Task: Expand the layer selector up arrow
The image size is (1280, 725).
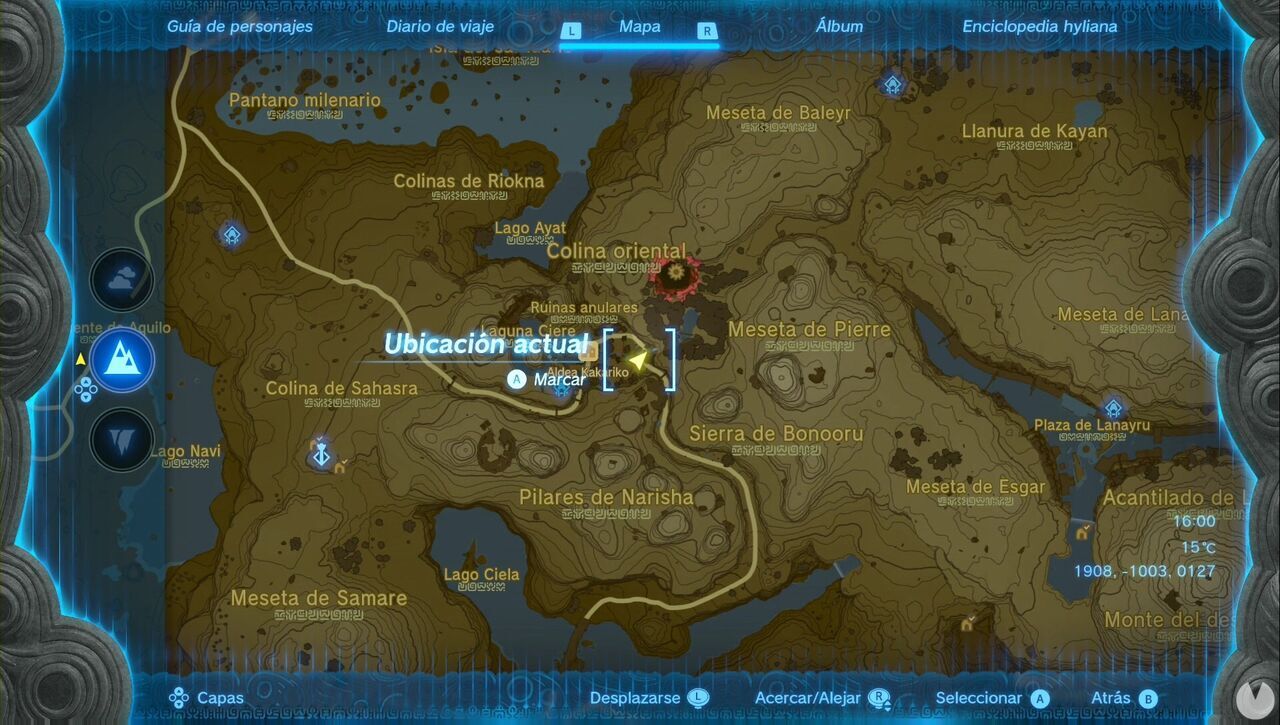Action: (x=85, y=383)
